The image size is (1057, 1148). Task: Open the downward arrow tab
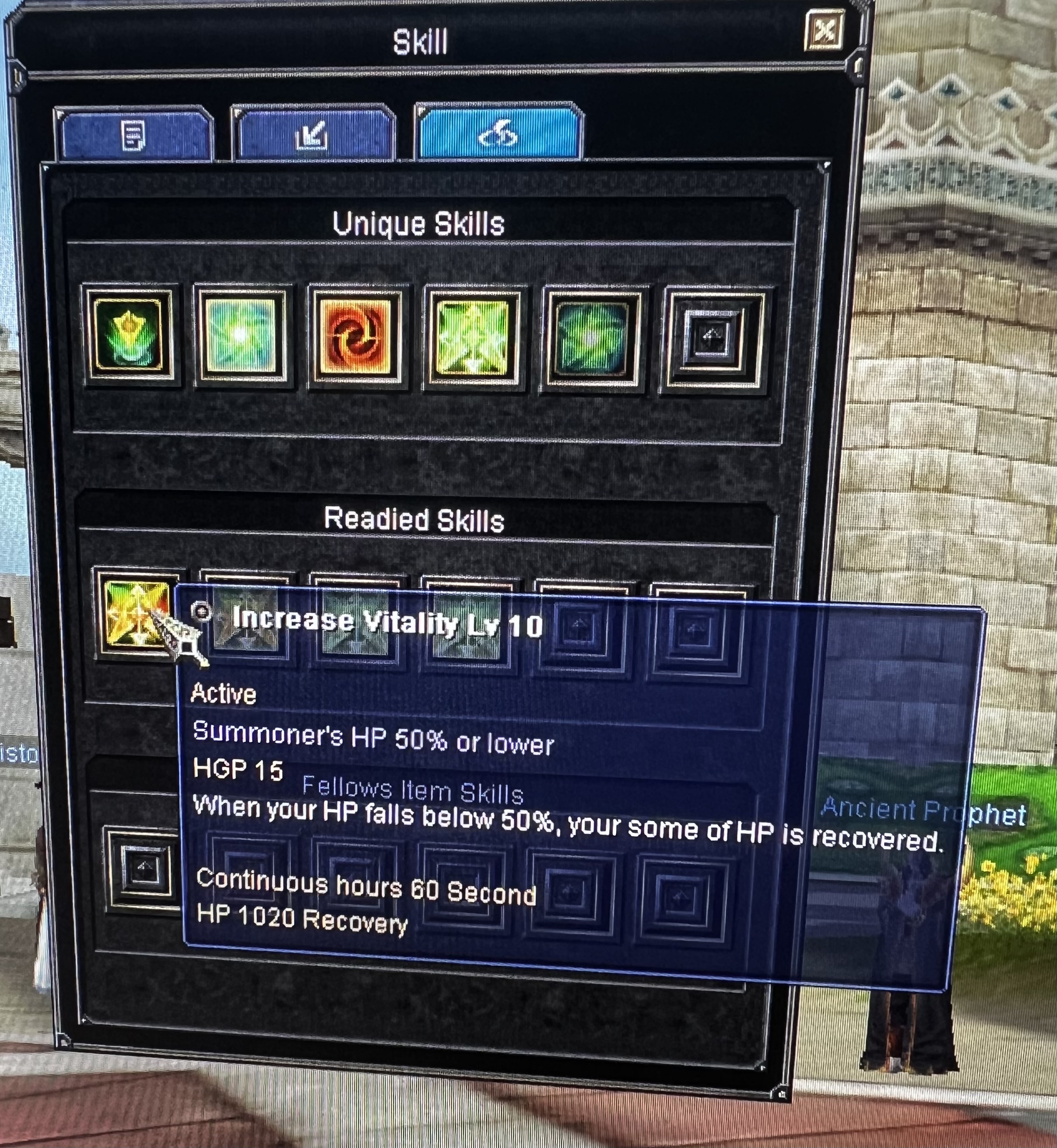pyautogui.click(x=313, y=135)
